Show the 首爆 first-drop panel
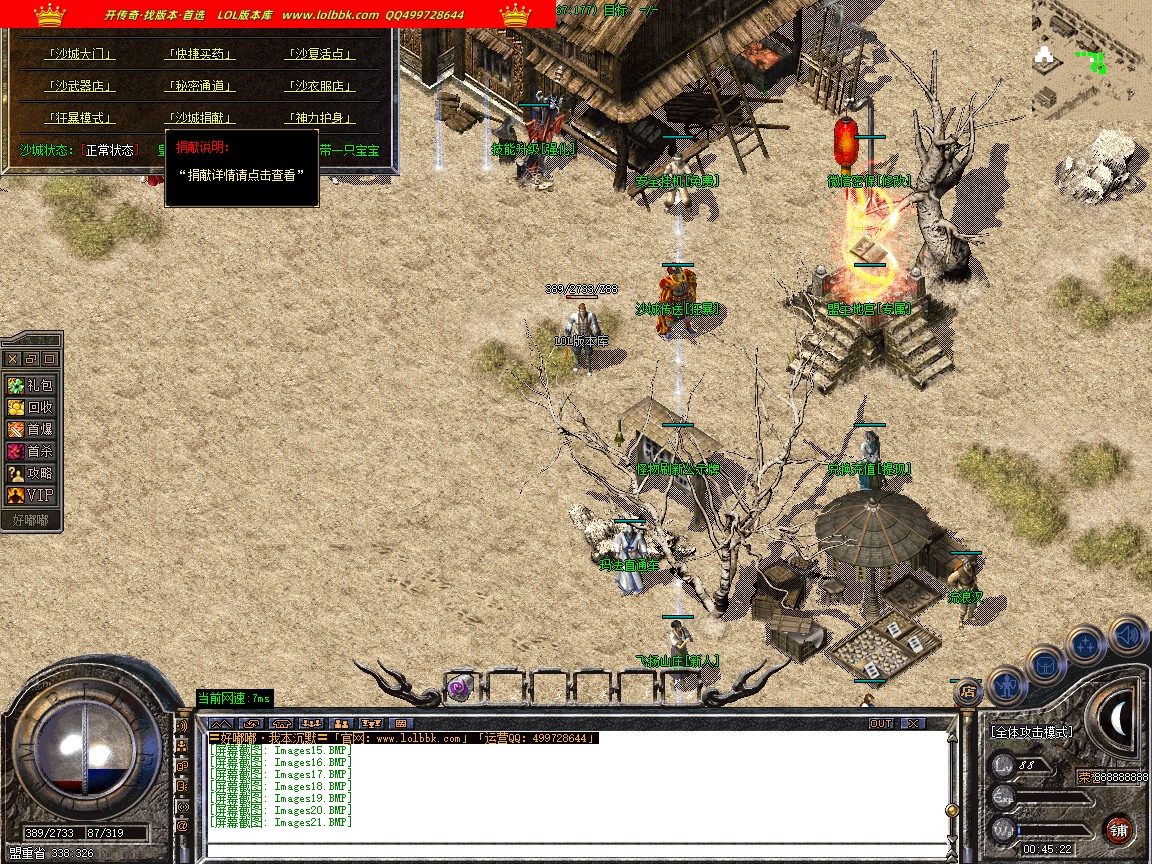This screenshot has width=1152, height=864. coord(31,429)
